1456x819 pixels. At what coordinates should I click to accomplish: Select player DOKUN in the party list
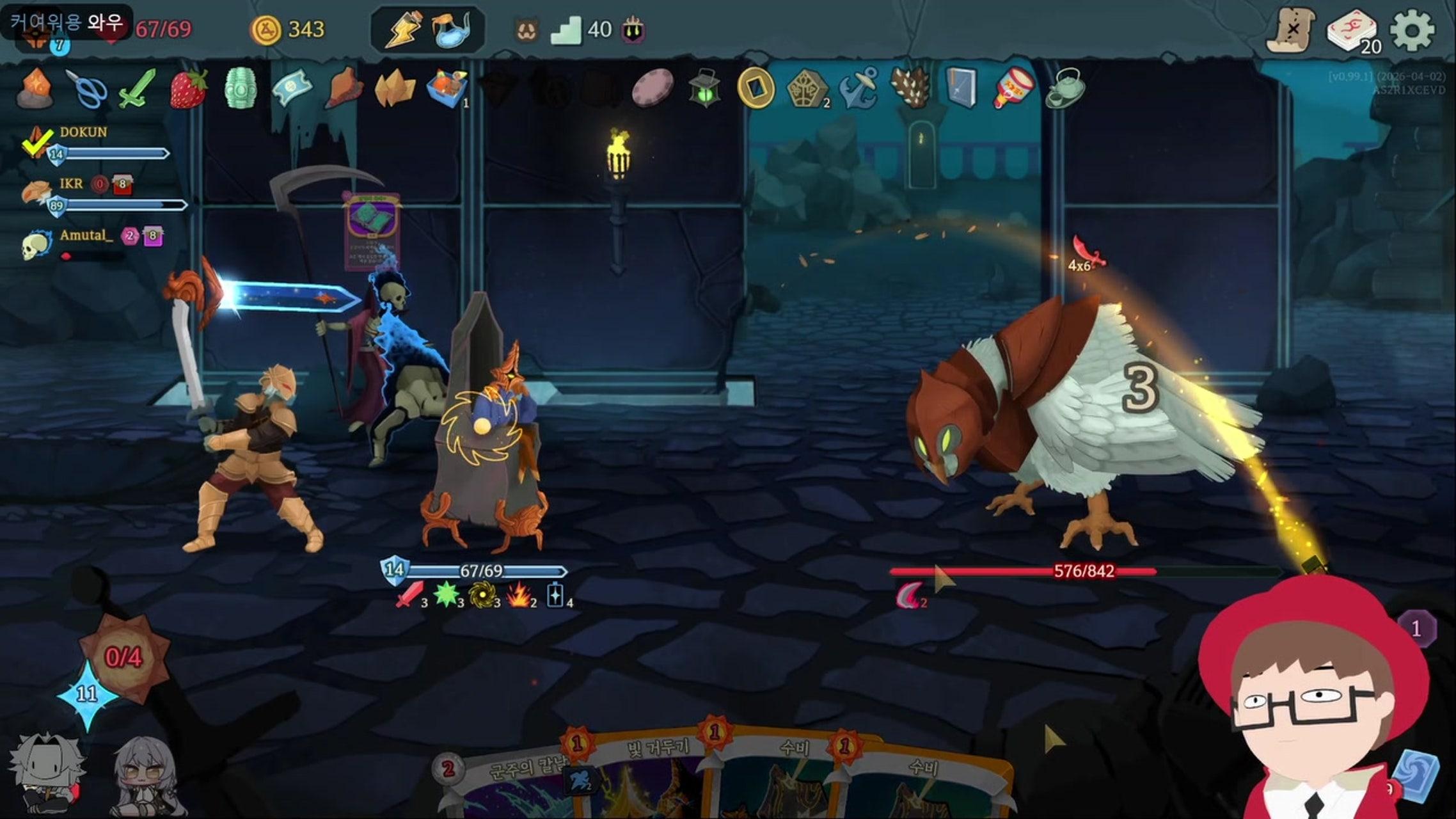[83, 132]
